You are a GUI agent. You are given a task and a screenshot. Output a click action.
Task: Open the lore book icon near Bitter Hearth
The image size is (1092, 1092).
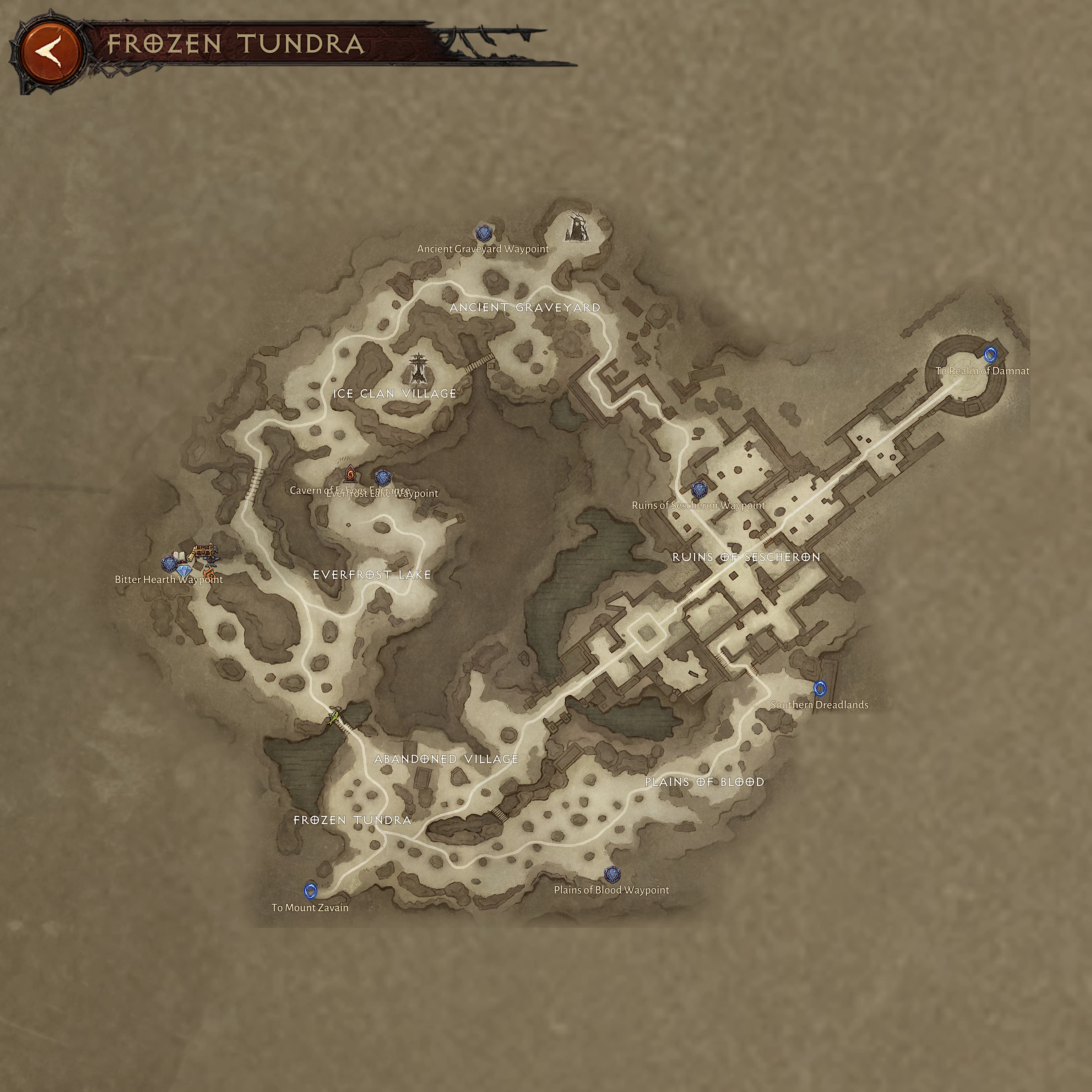pos(179,557)
